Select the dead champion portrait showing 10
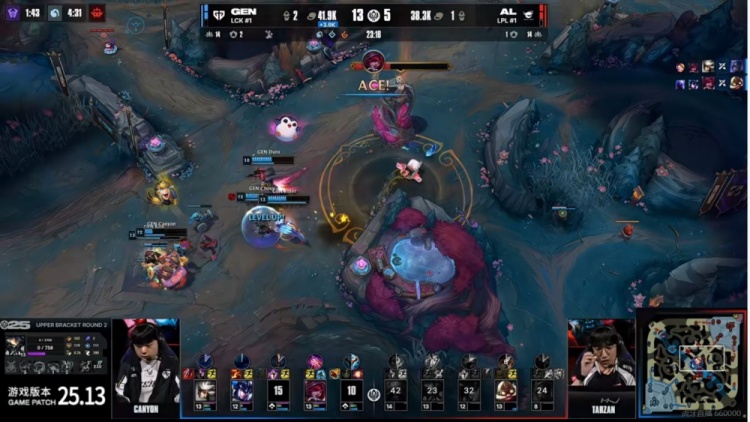Image resolution: width=750 pixels, height=422 pixels. [x=351, y=389]
